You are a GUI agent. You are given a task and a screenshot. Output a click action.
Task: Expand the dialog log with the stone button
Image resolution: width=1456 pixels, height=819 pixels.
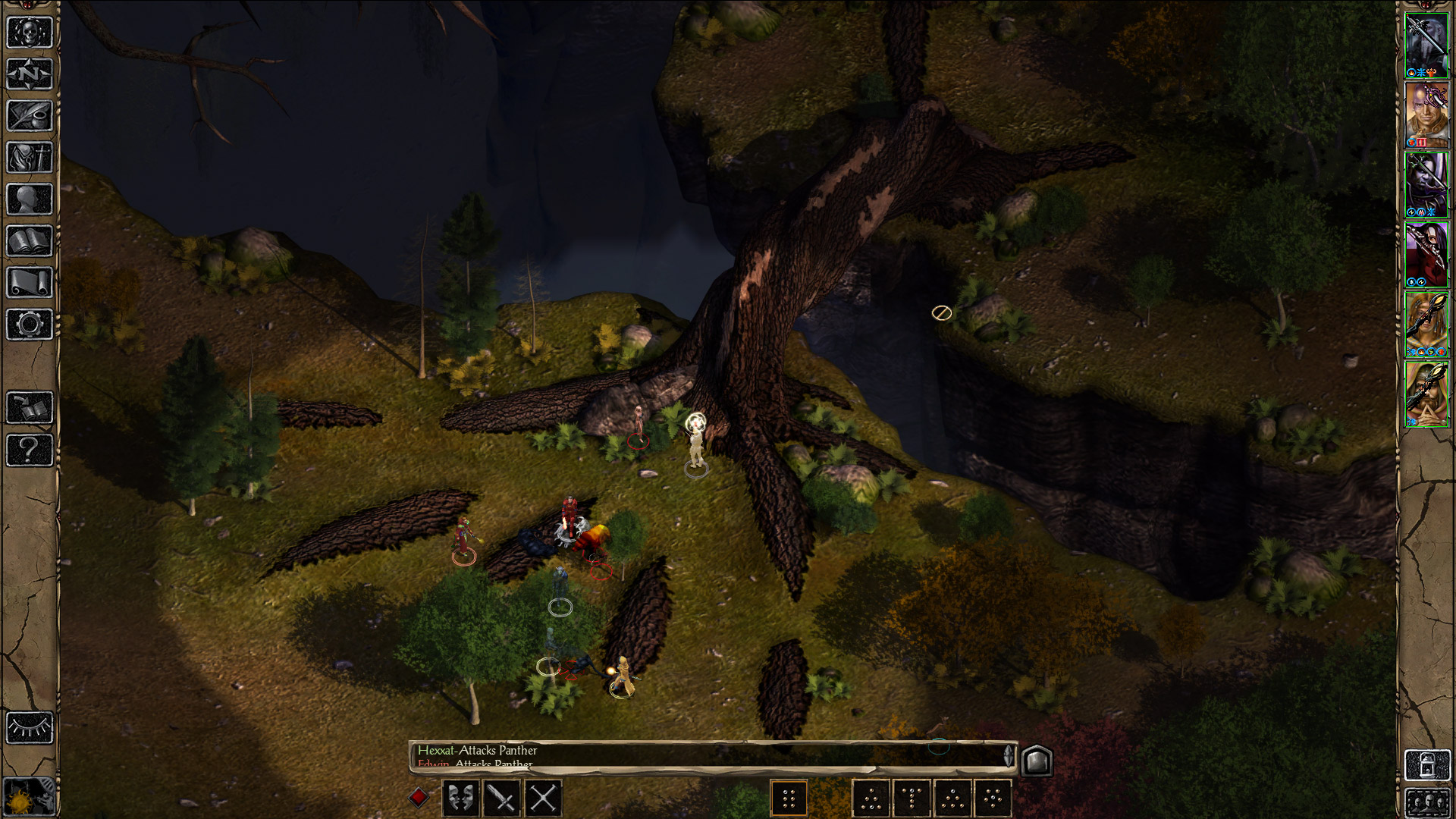(x=1036, y=760)
